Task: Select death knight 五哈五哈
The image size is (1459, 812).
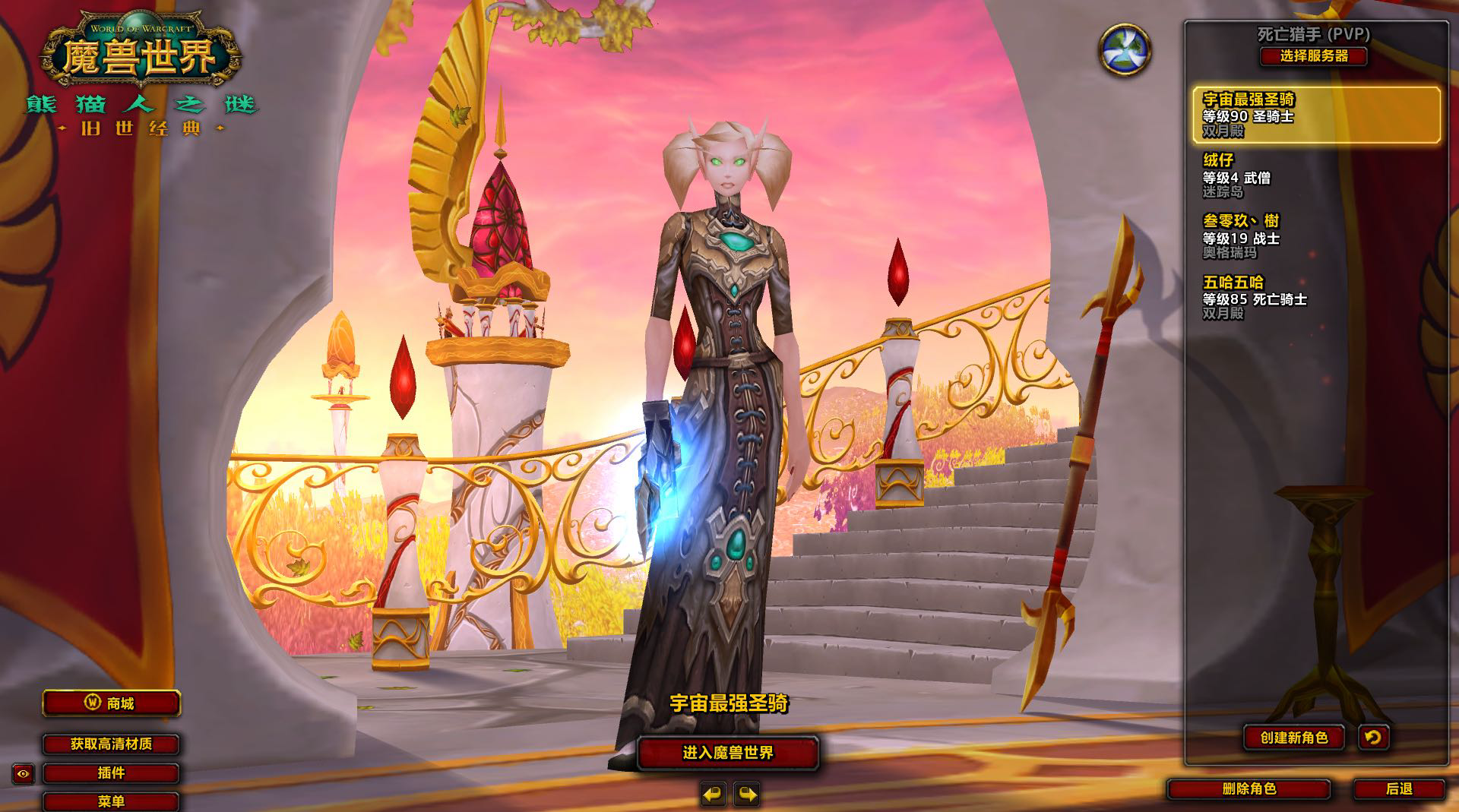Action: tap(1315, 297)
